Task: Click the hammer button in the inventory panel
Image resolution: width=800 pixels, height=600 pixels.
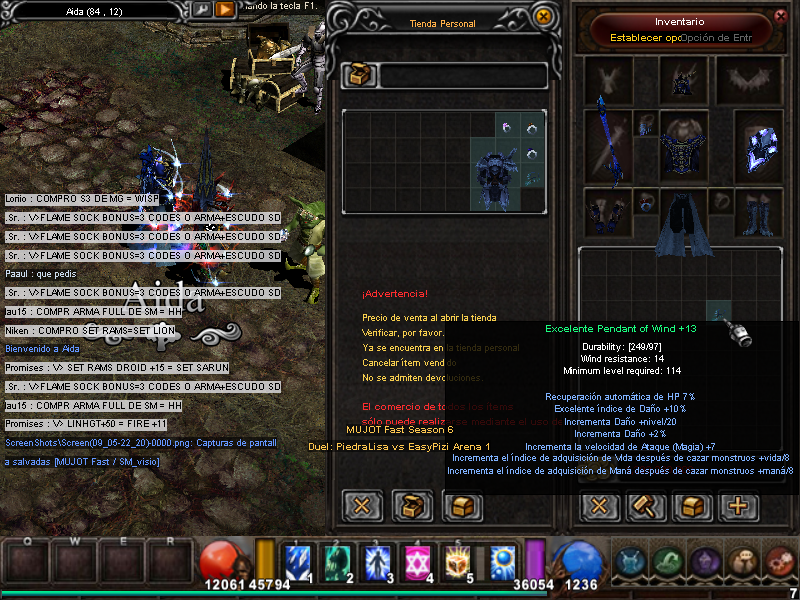Action: point(645,505)
